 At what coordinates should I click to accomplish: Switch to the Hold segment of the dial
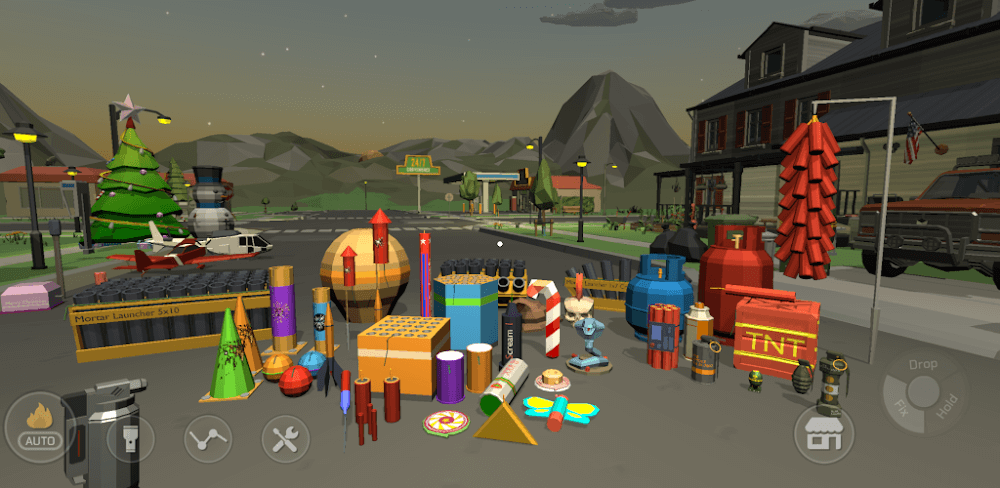946,407
